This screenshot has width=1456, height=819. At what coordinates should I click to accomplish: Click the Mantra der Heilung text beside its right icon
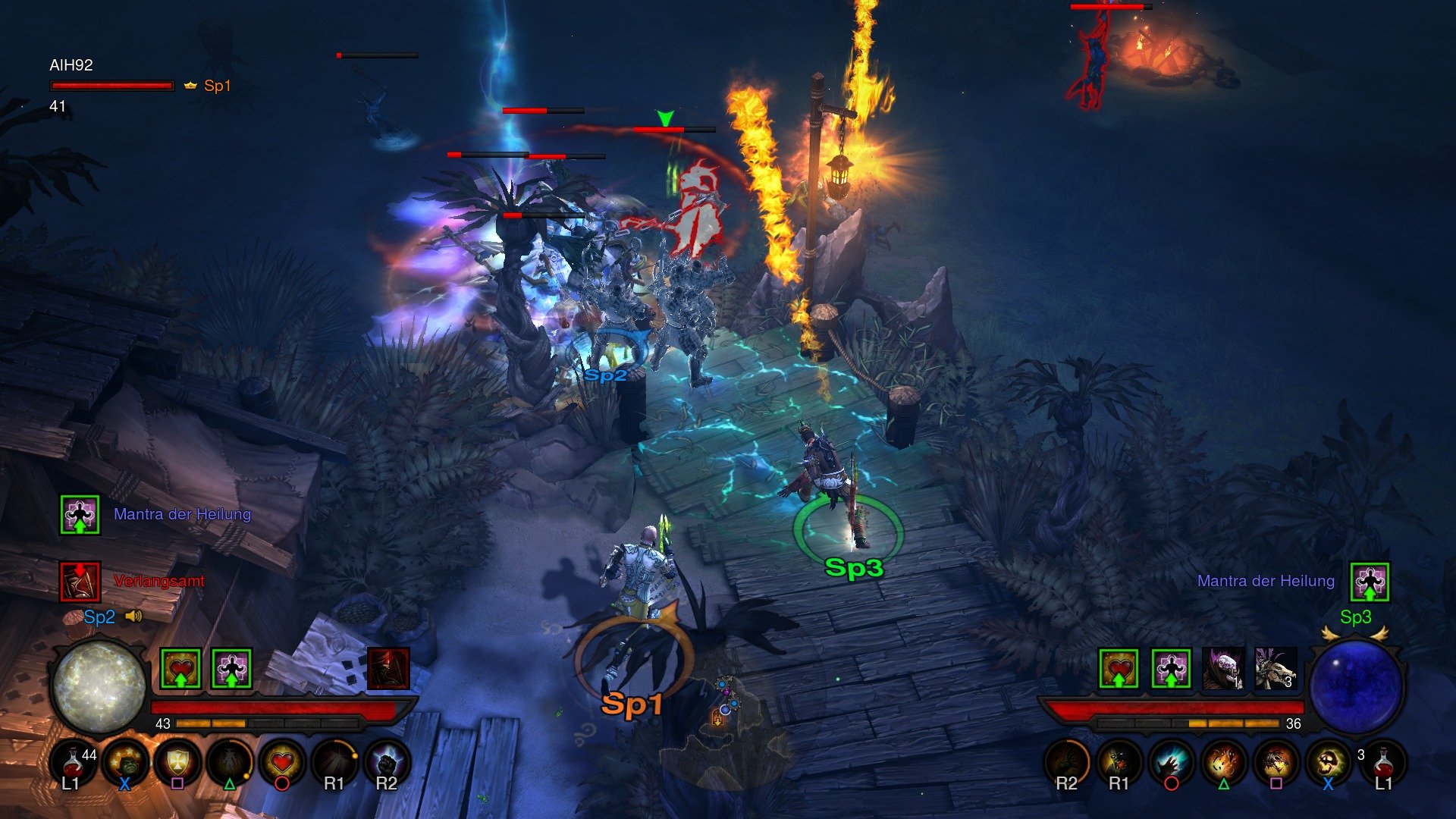[x=1265, y=581]
